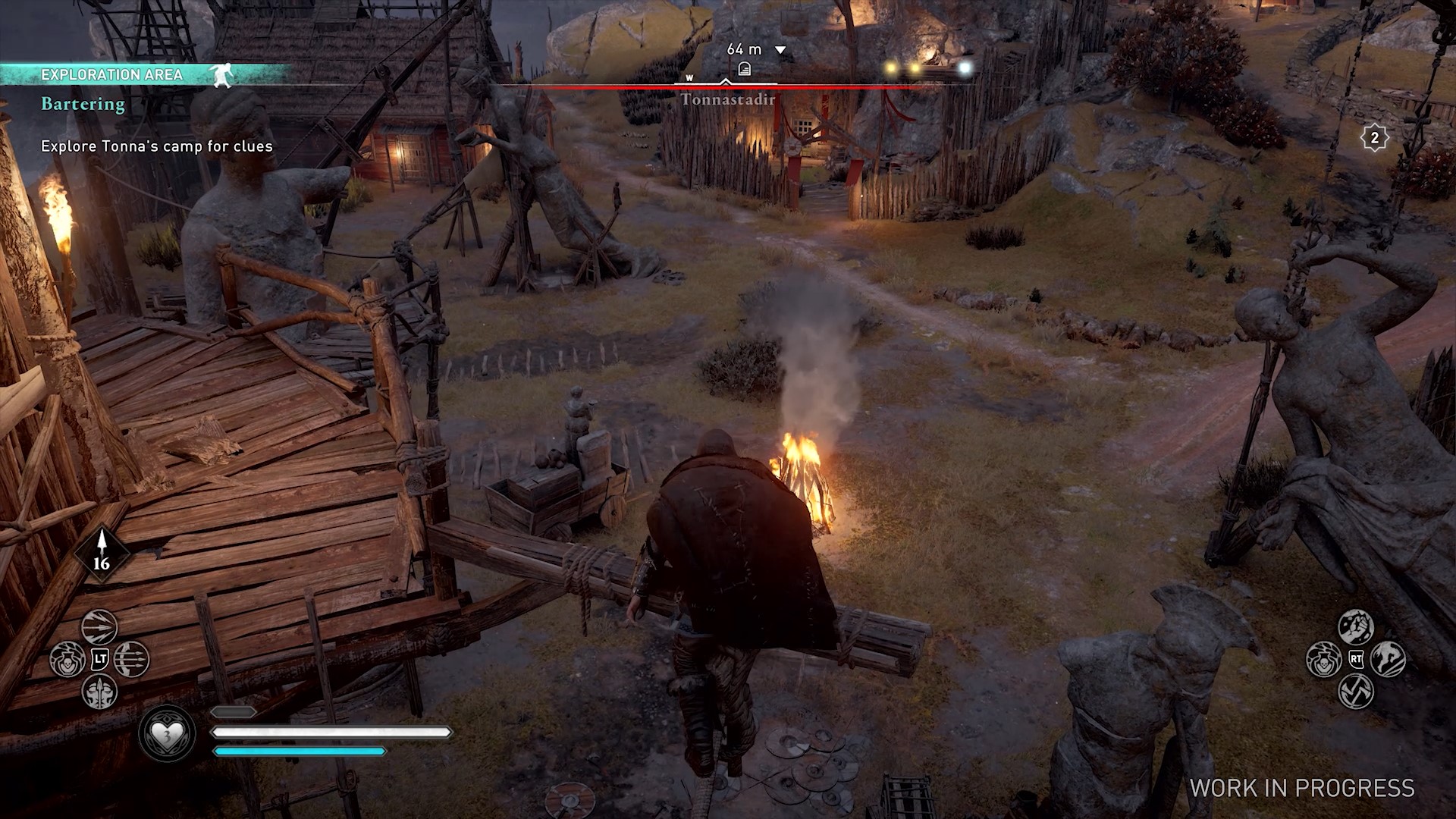The image size is (1456, 819).
Task: Open the dropdown arrow beside the 64 m marker
Action: point(779,49)
